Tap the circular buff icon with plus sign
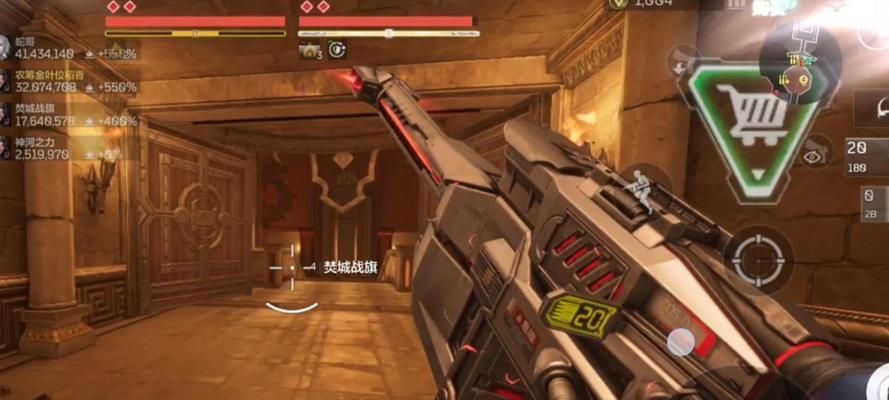This screenshot has height=400, width=889. (x=338, y=48)
